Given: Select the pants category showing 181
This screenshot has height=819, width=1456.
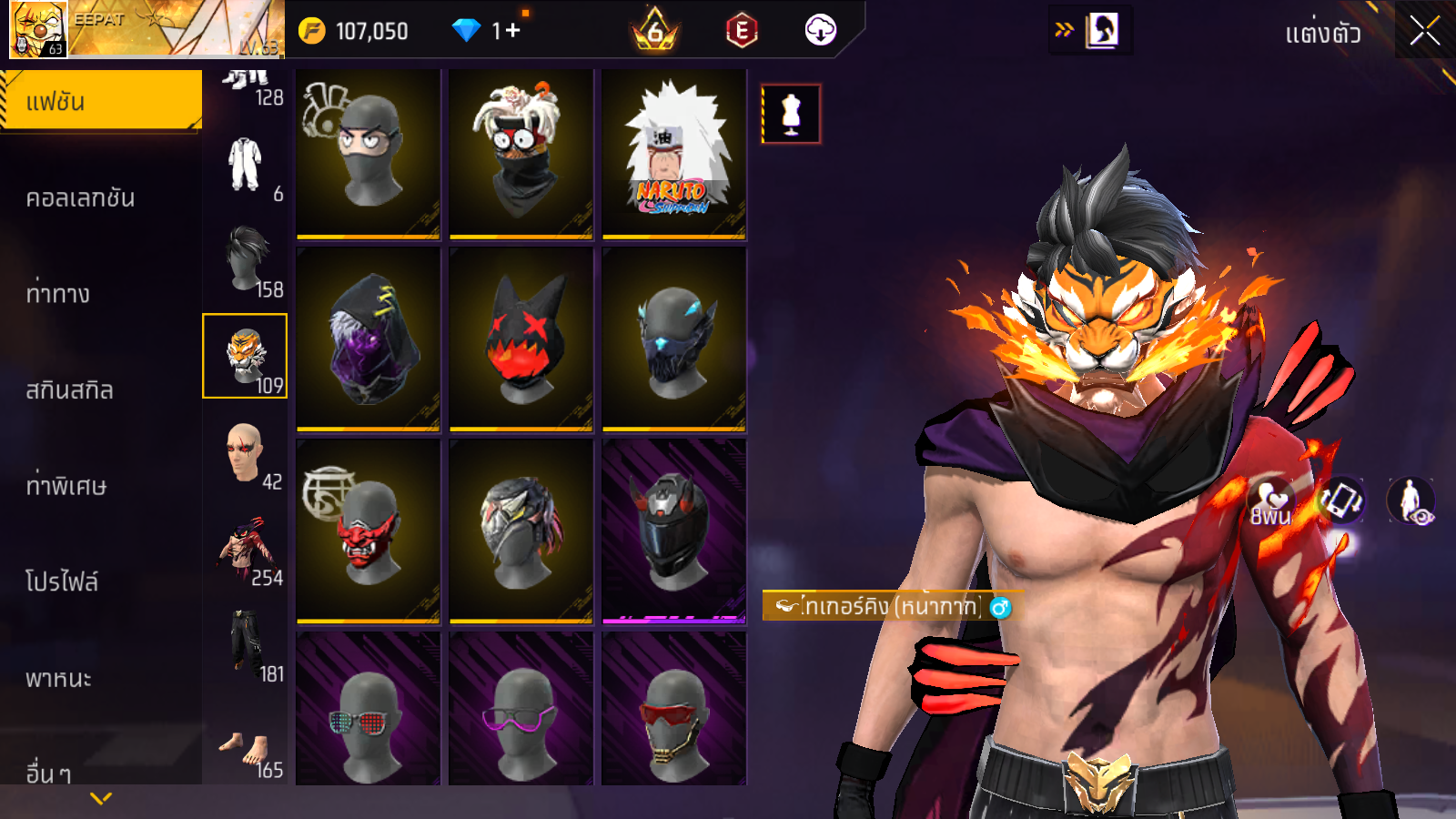Looking at the screenshot, I should click(x=246, y=644).
